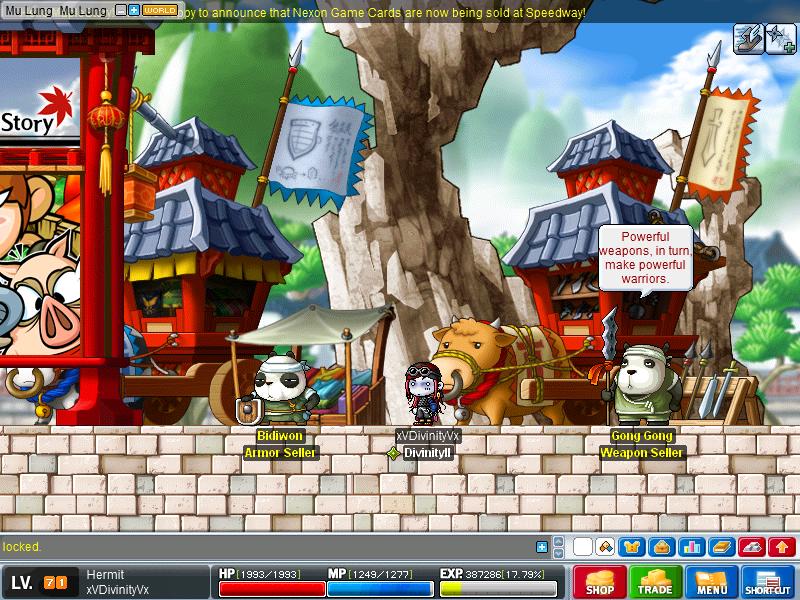Click the throwing star Shadow Partner buff icon
This screenshot has height=600, width=800.
pyautogui.click(x=780, y=38)
